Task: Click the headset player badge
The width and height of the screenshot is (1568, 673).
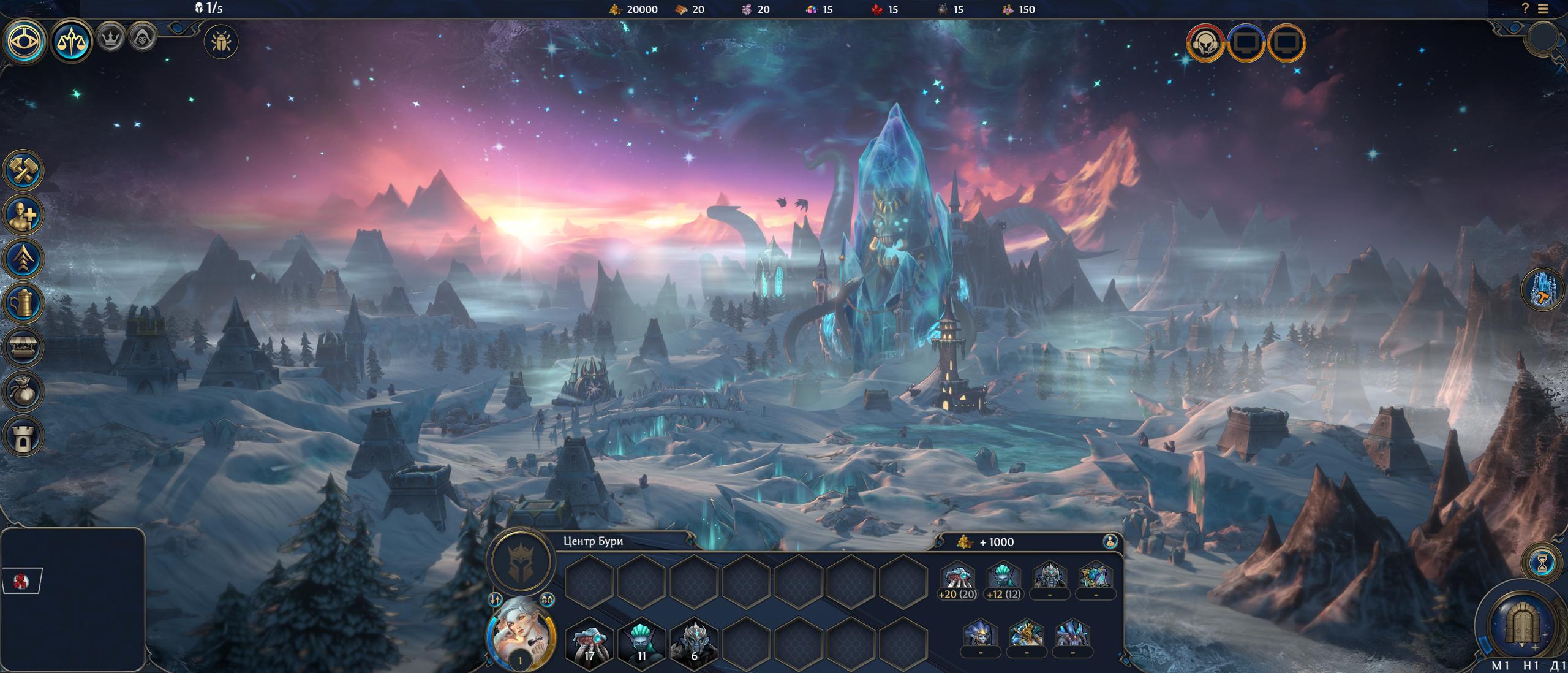Action: (1205, 44)
